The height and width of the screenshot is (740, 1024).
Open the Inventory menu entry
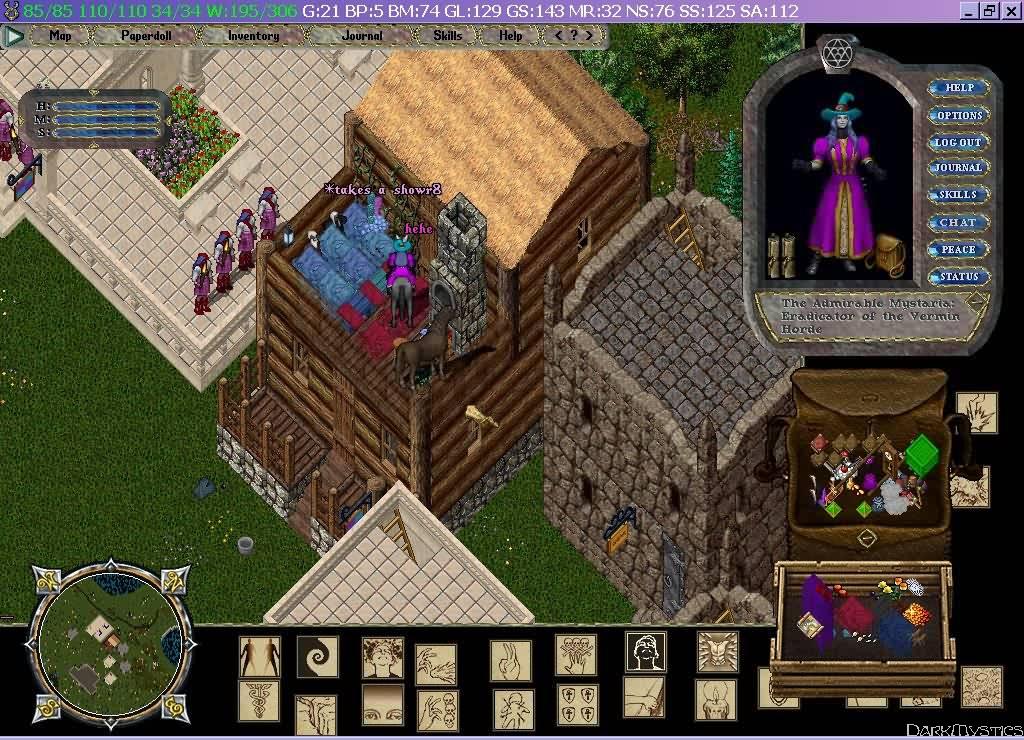click(253, 35)
